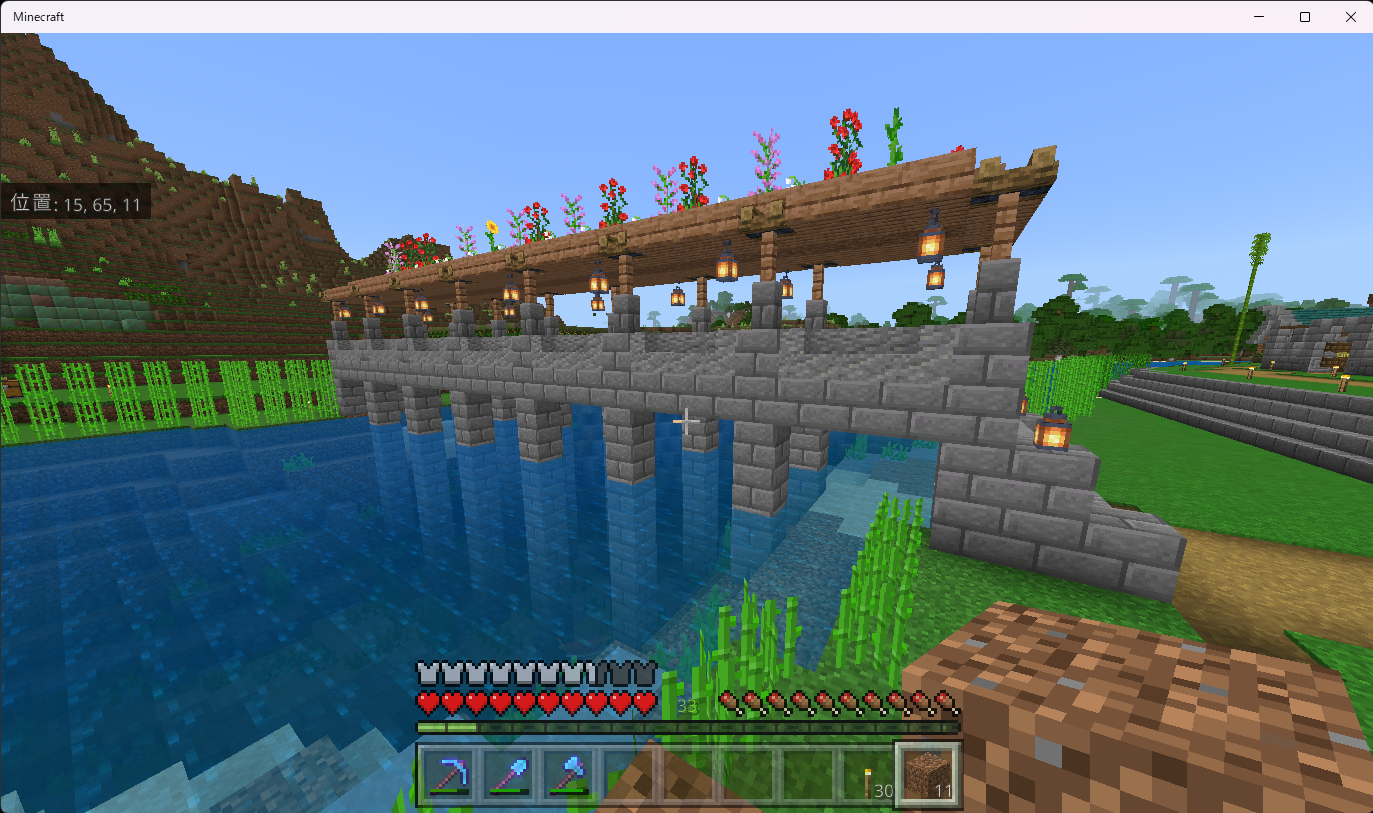1373x813 pixels.
Task: Minimize the Minecraft window
Action: pyautogui.click(x=1258, y=16)
